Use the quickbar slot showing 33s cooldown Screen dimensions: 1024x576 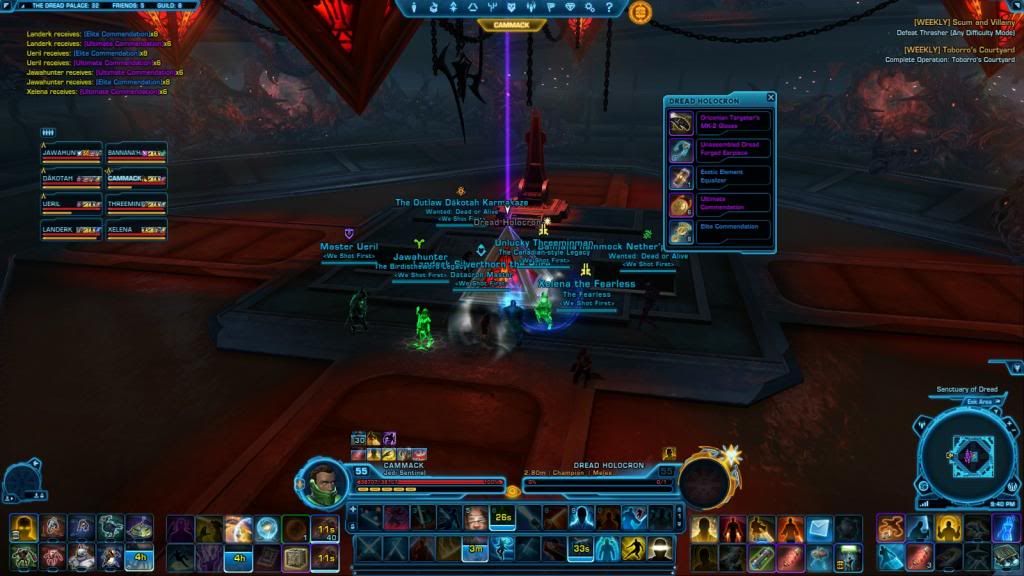(580, 548)
